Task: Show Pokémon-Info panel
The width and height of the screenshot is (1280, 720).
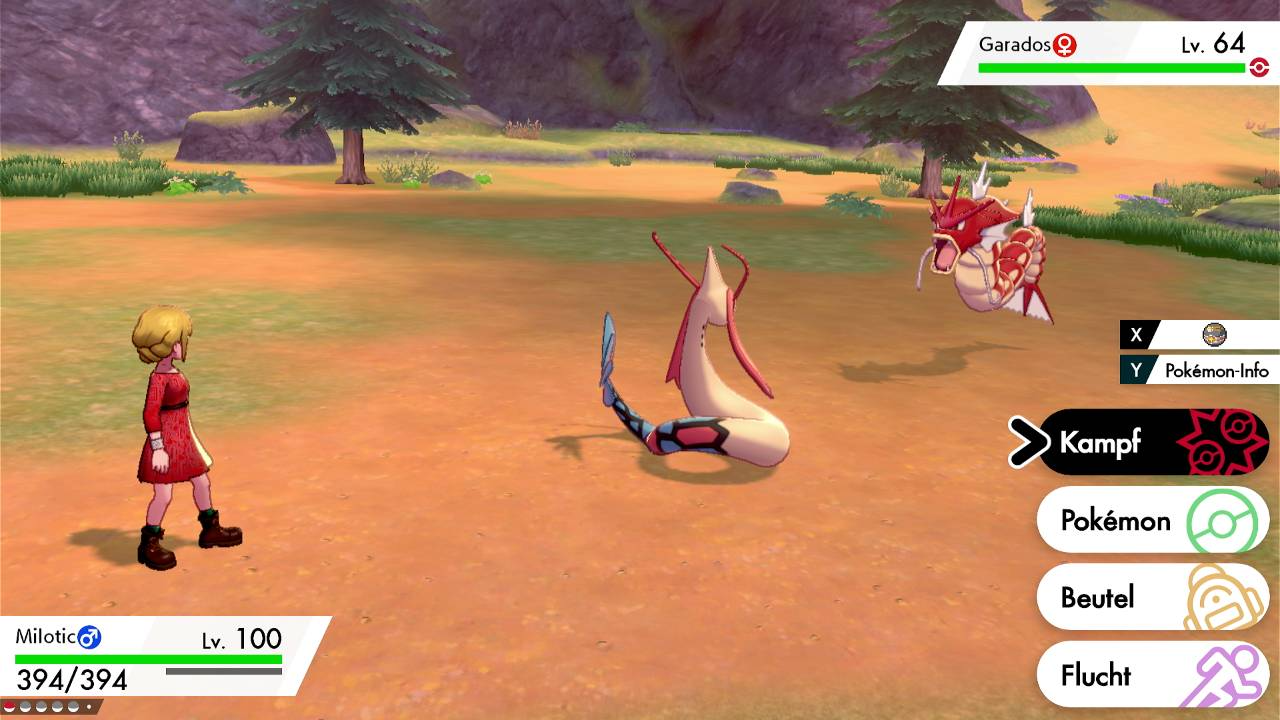Action: 1200,370
